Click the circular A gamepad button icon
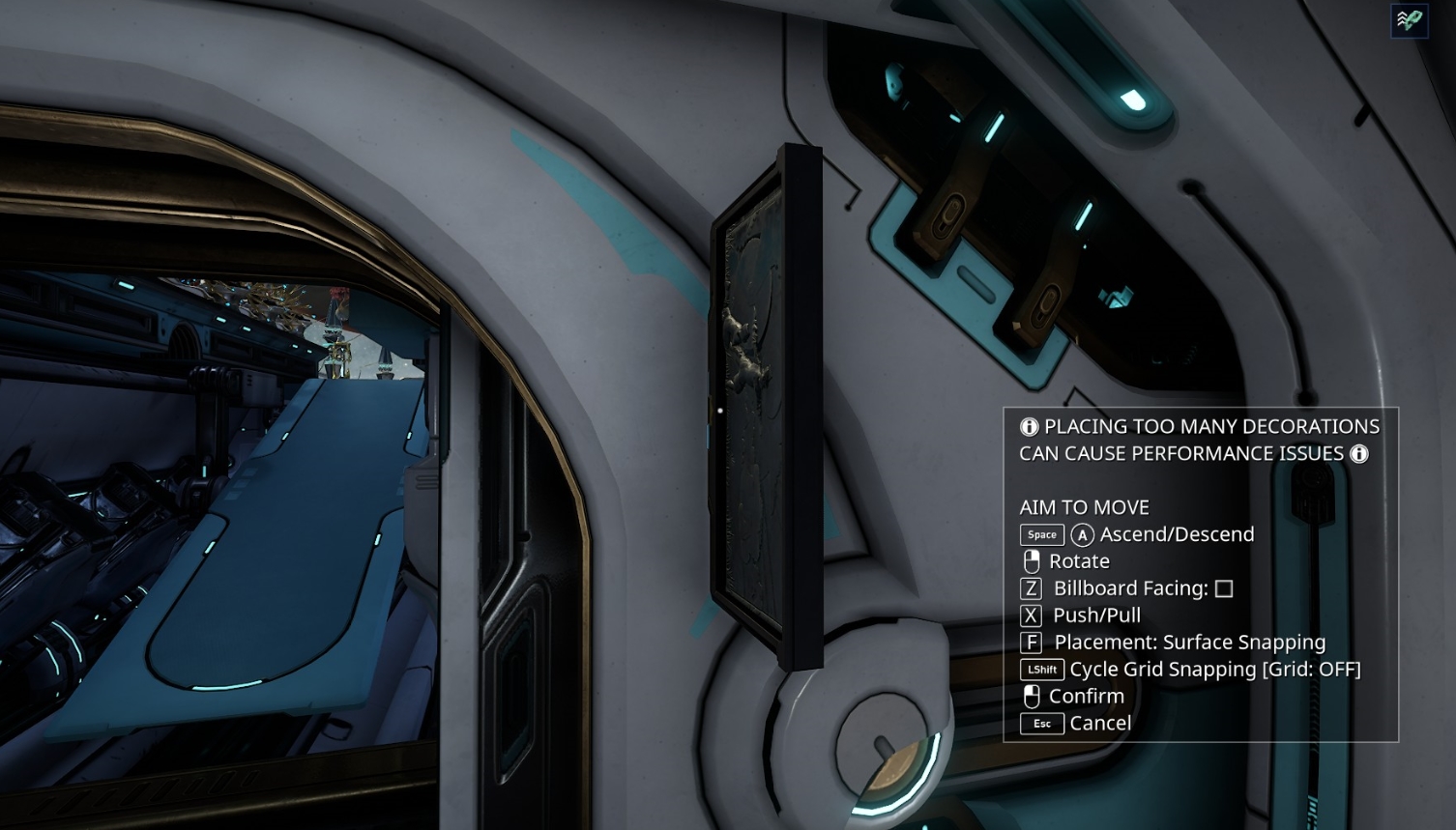Image resolution: width=1456 pixels, height=830 pixels. (1083, 534)
